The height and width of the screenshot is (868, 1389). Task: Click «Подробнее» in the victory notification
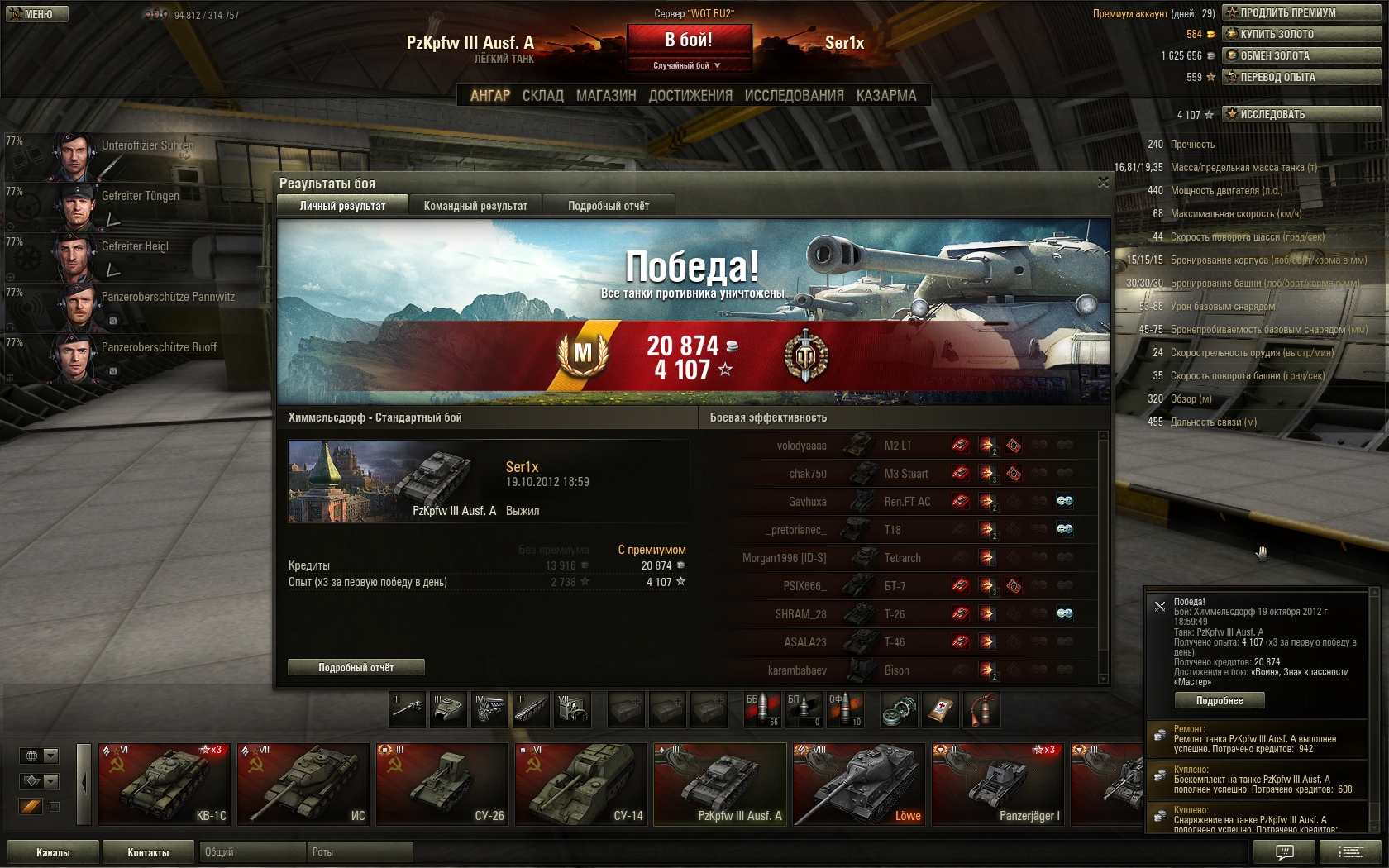tap(1220, 700)
